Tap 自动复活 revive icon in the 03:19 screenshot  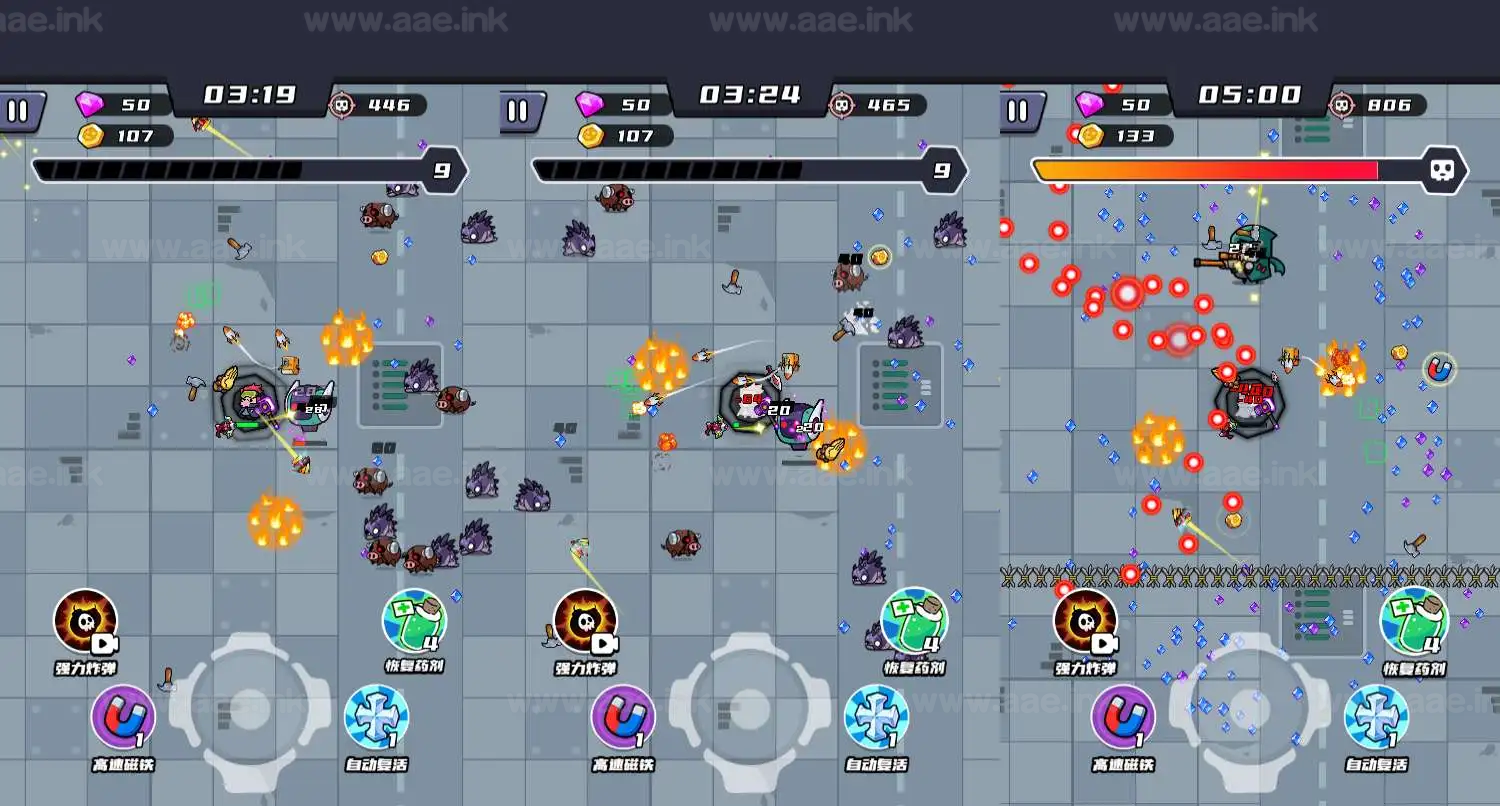(x=376, y=717)
